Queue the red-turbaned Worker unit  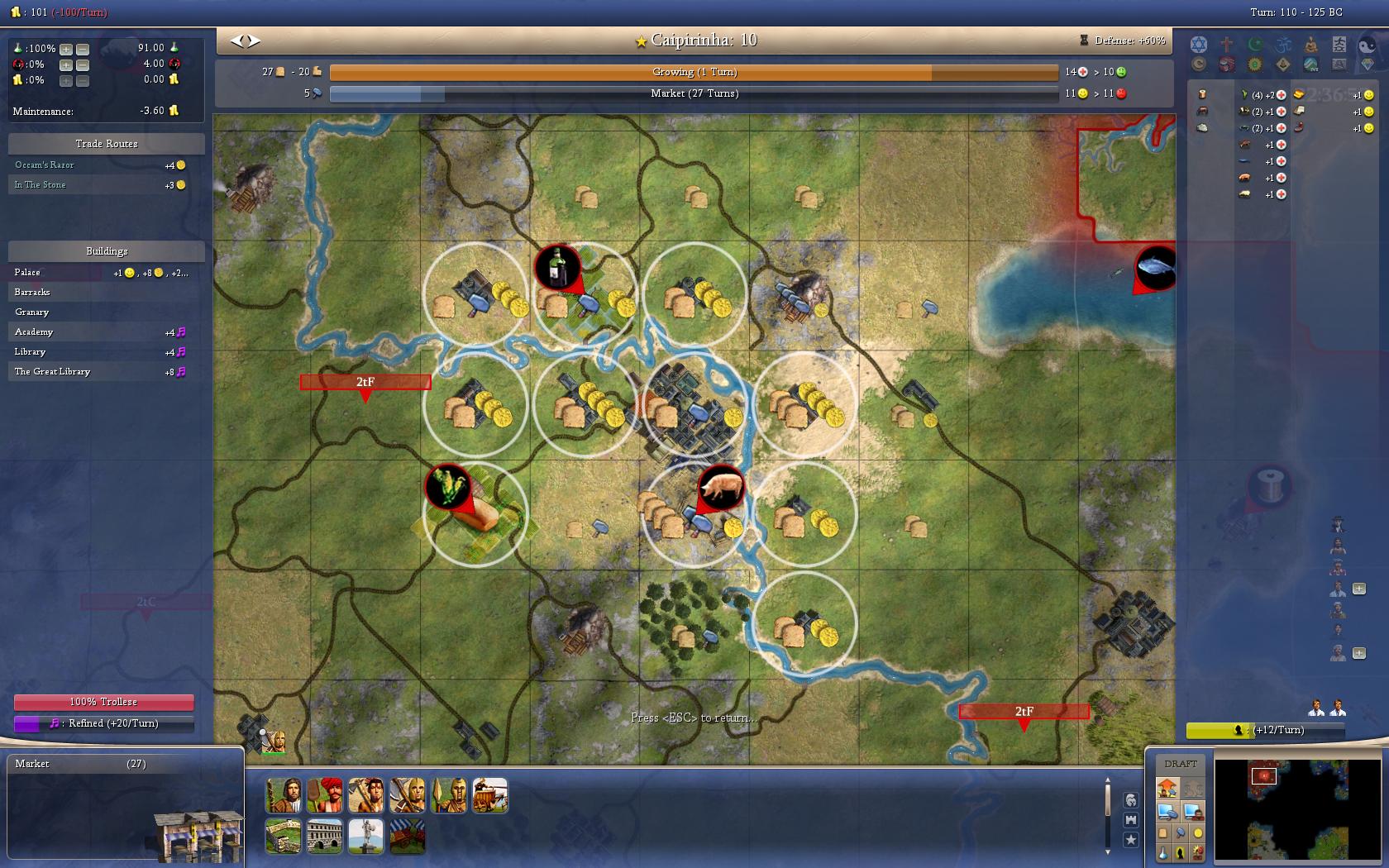[325, 795]
